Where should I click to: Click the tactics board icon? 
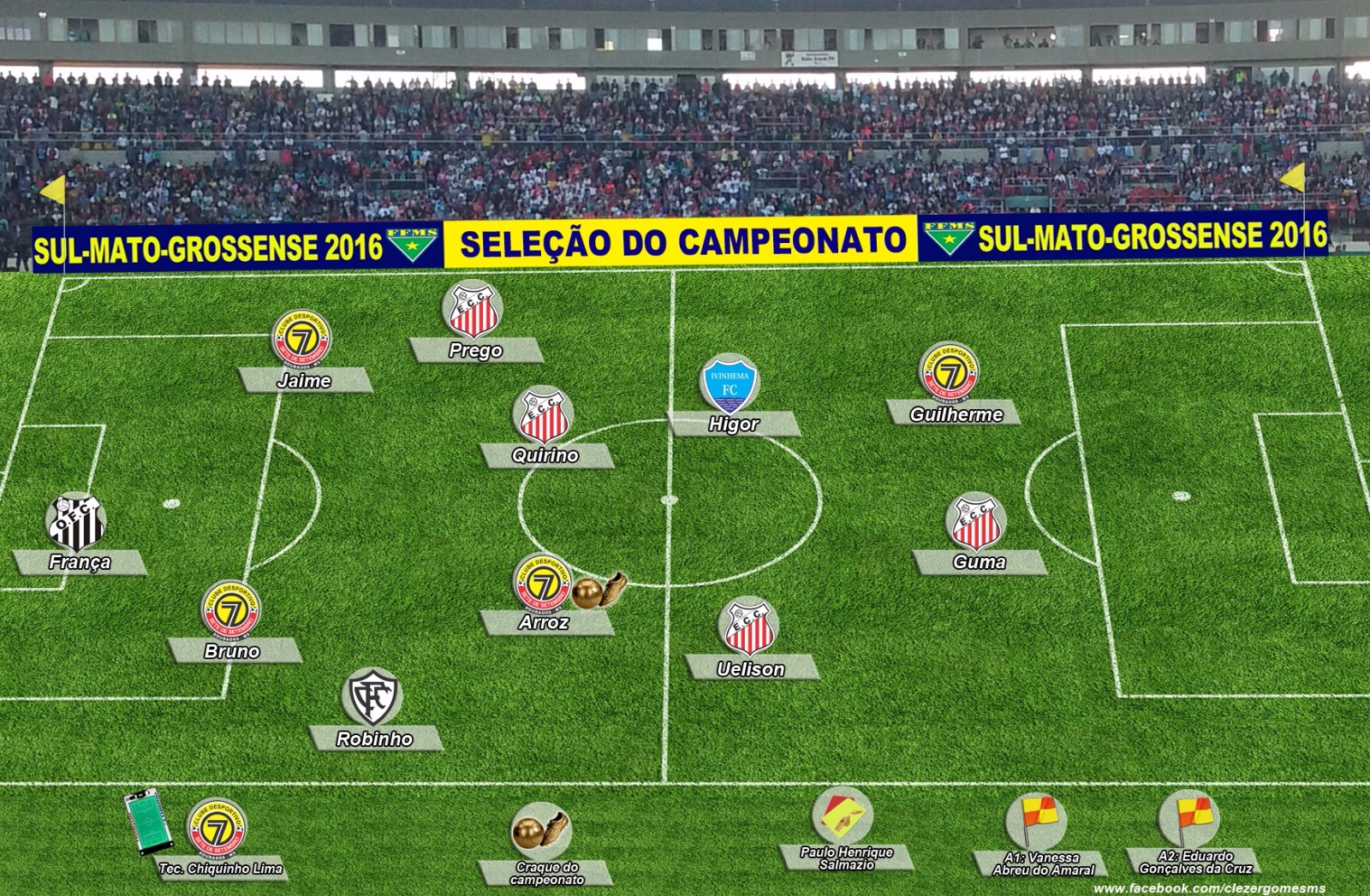click(142, 822)
